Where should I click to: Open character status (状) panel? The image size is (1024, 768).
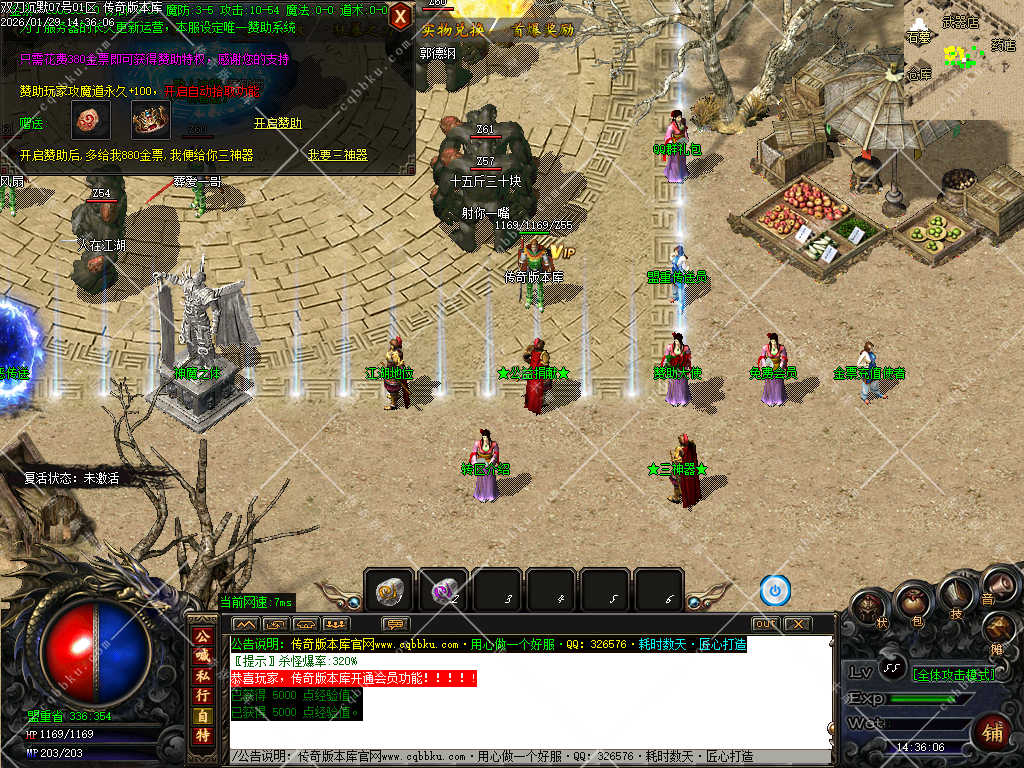tap(868, 609)
